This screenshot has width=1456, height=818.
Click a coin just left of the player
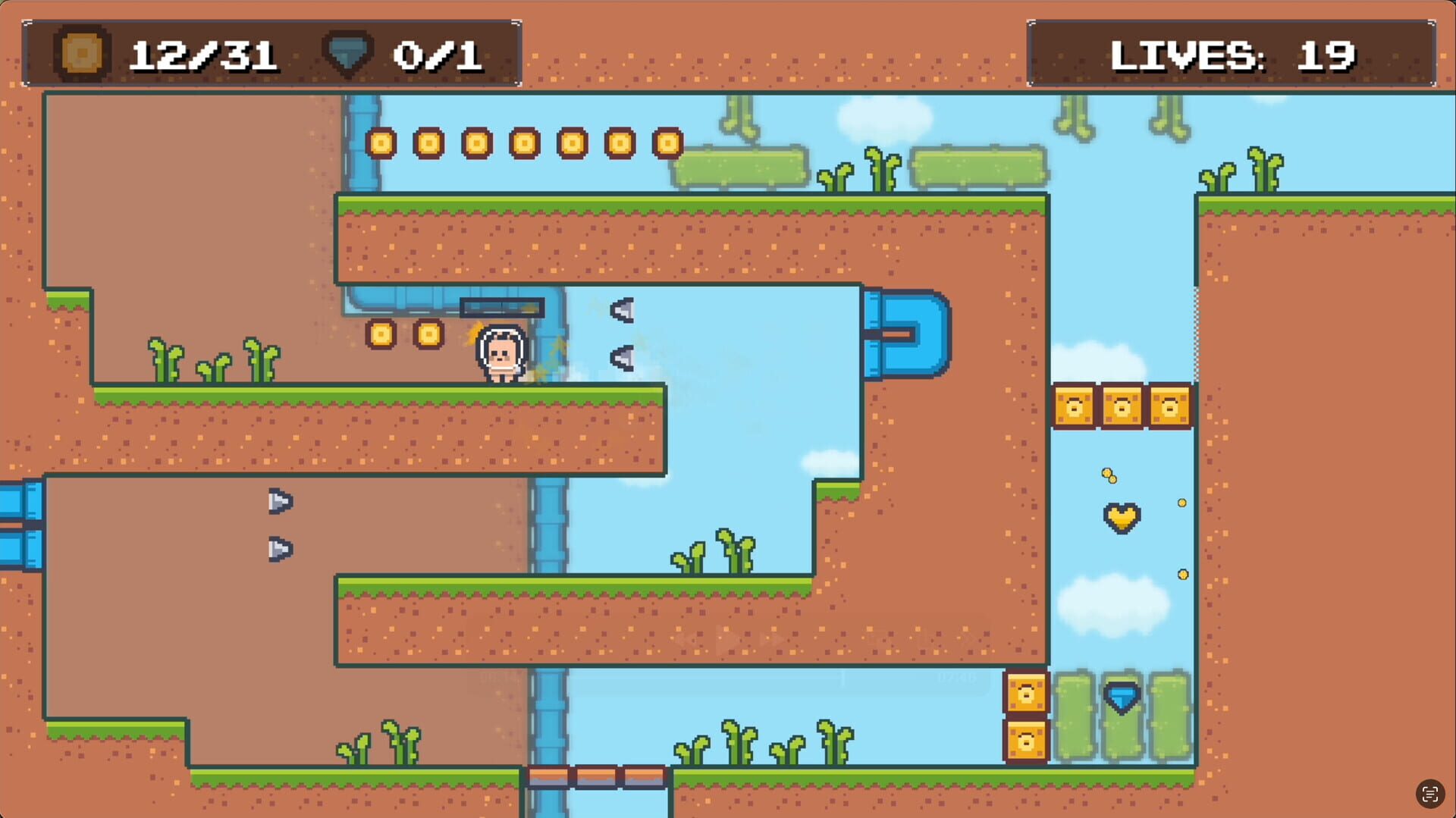pos(428,334)
